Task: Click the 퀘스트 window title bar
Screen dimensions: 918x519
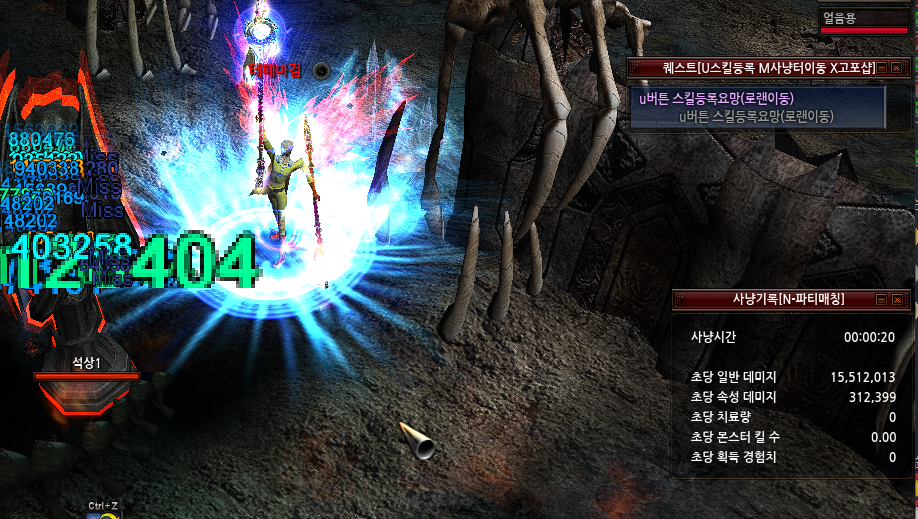Action: tap(750, 68)
